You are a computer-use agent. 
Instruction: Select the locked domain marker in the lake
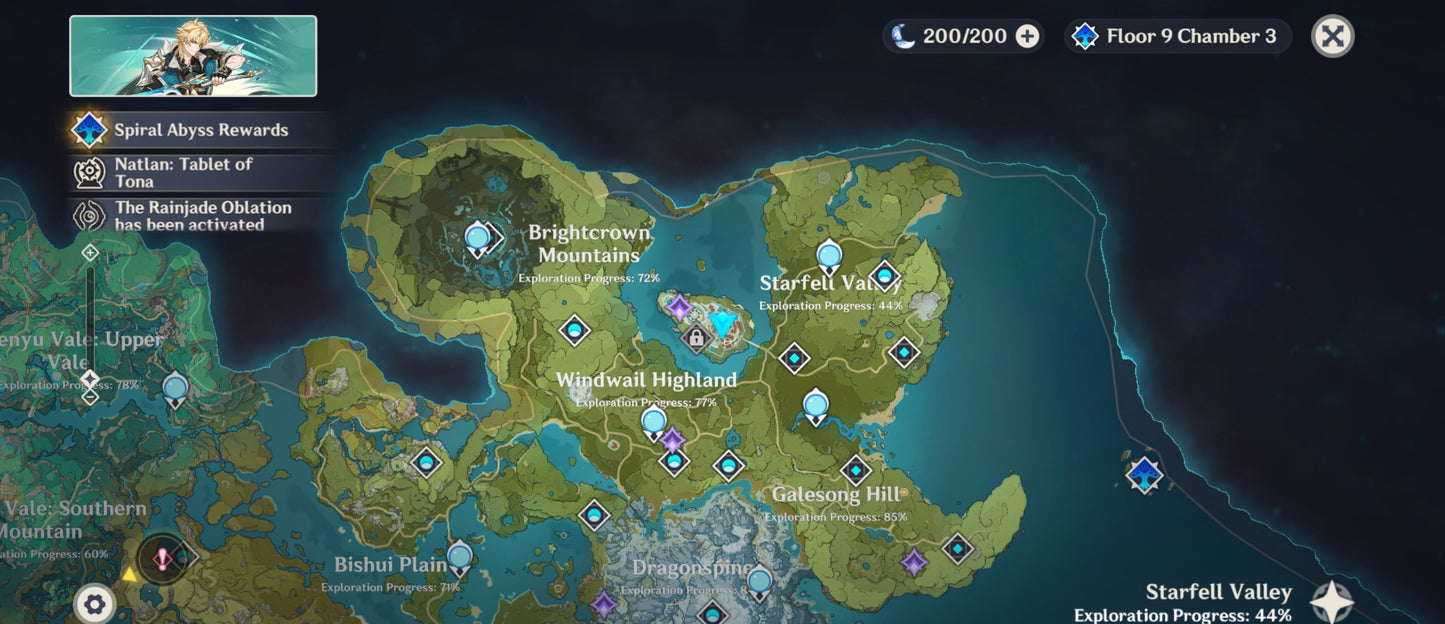696,339
